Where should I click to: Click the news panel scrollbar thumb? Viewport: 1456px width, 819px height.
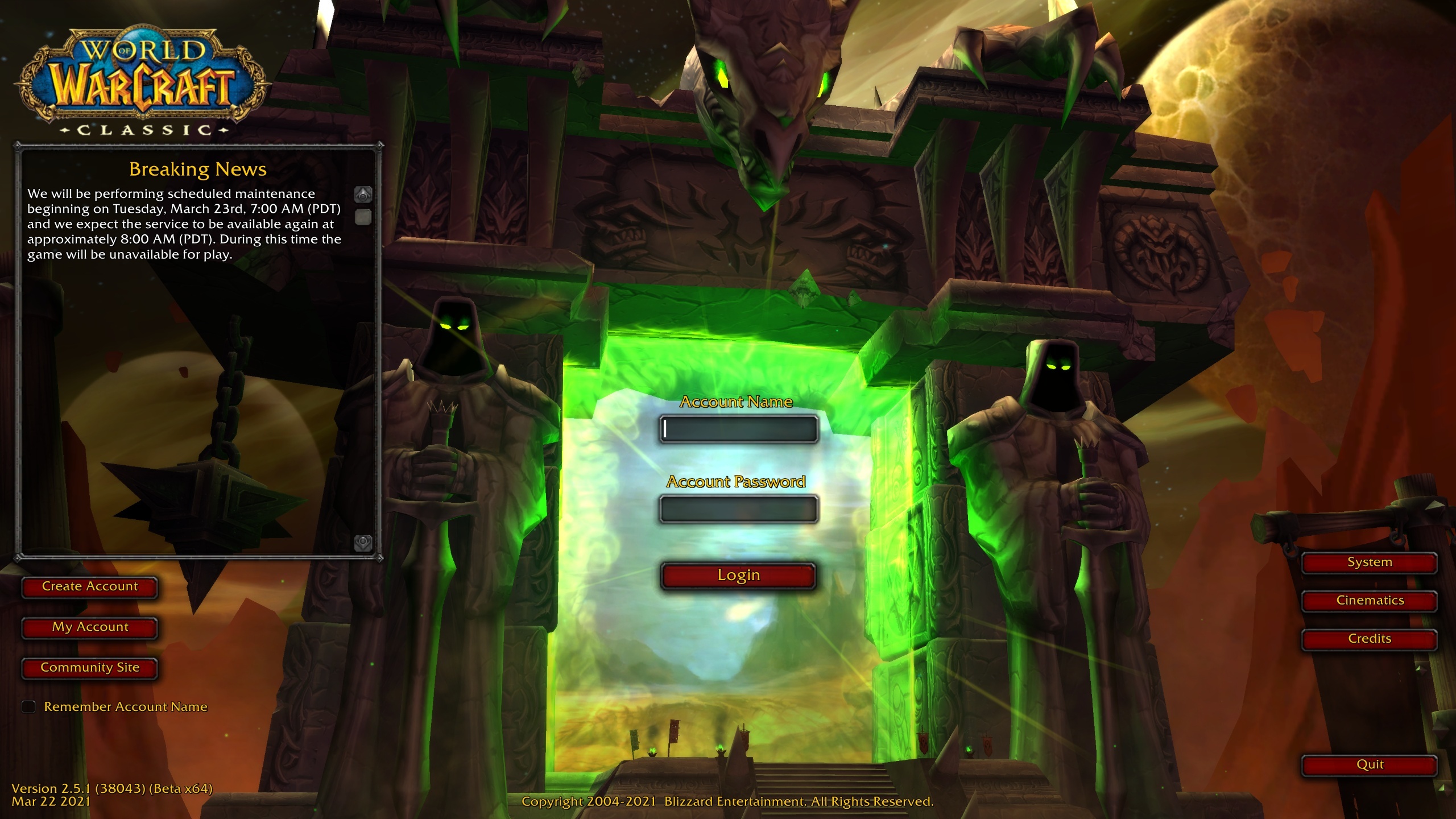click(x=362, y=217)
